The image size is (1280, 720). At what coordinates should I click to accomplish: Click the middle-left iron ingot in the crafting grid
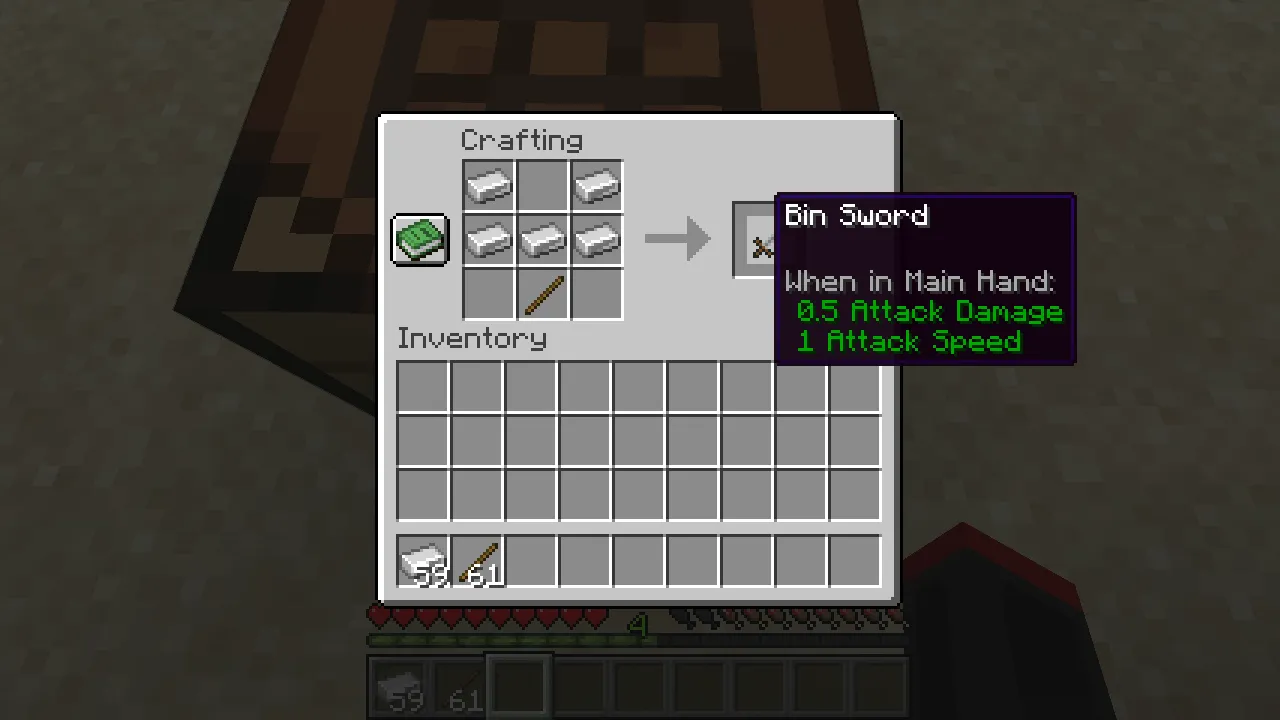[x=489, y=239]
